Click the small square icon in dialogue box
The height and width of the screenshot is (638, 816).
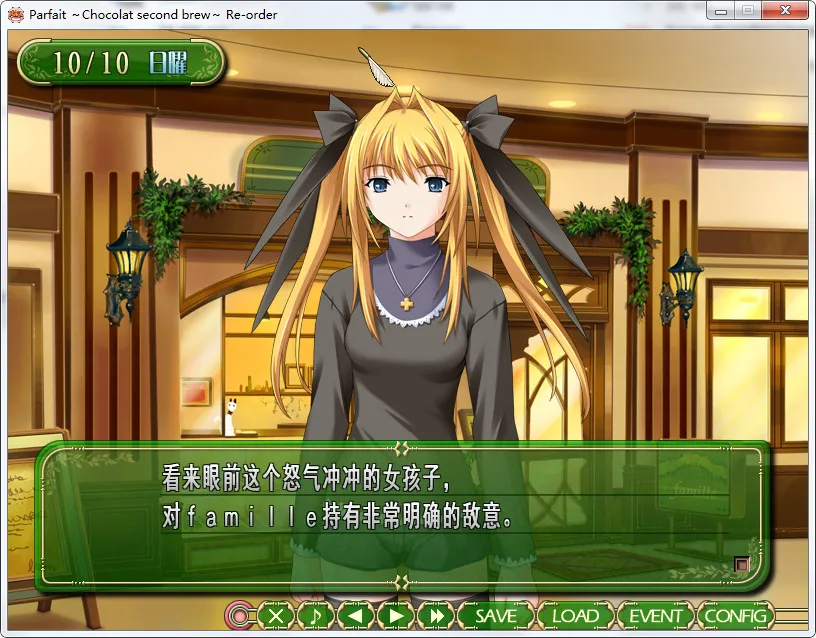pyautogui.click(x=741, y=564)
